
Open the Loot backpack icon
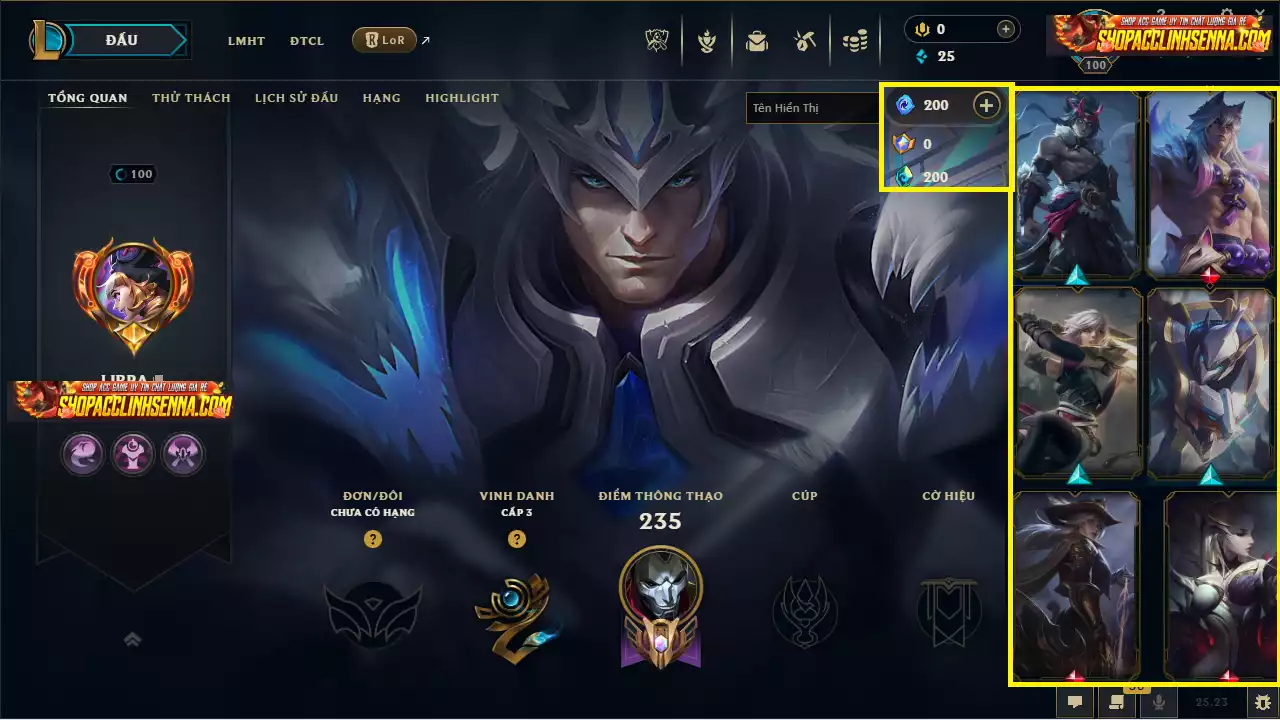tap(757, 41)
